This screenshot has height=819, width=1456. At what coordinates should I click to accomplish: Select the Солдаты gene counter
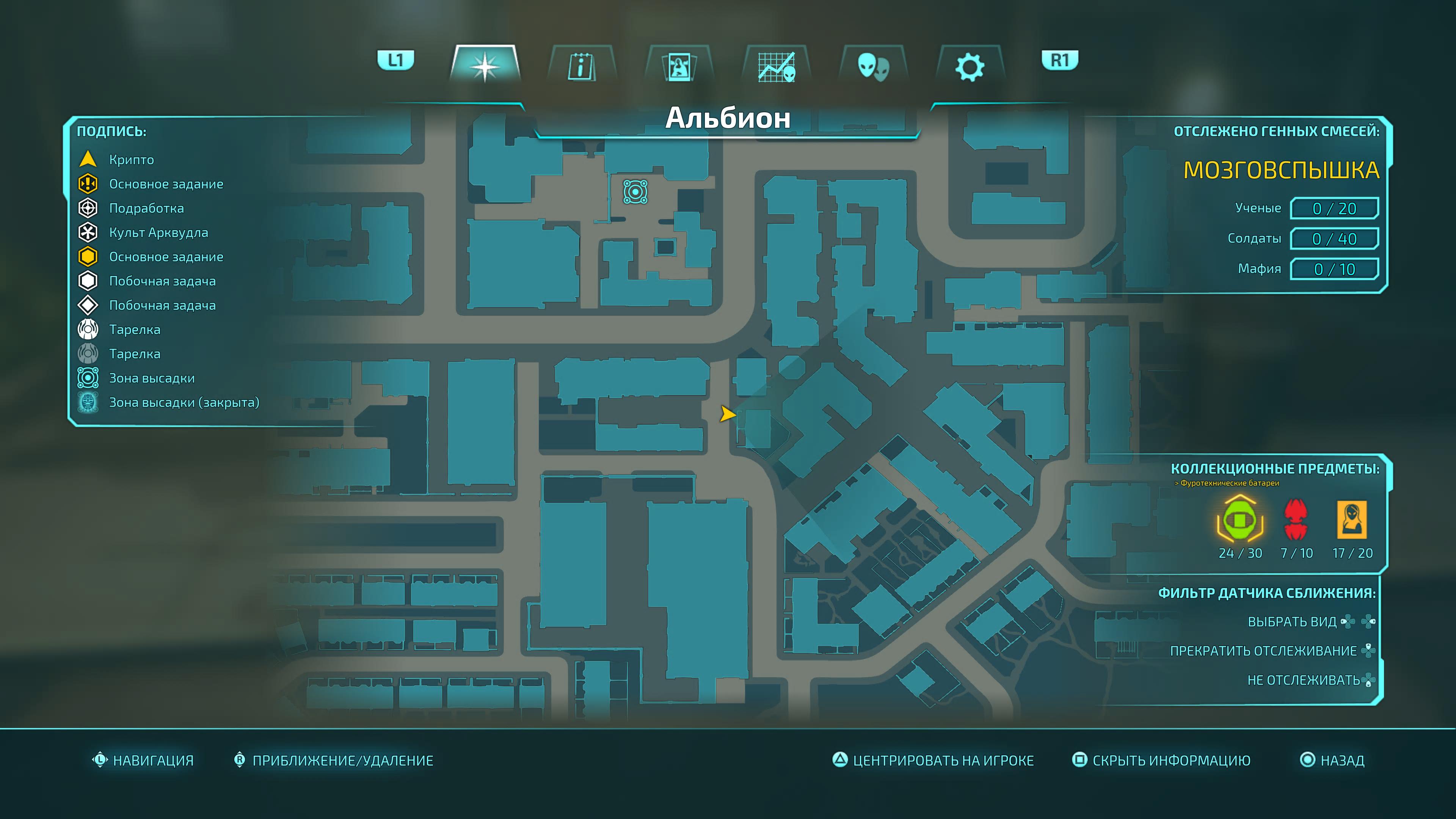tap(1334, 238)
